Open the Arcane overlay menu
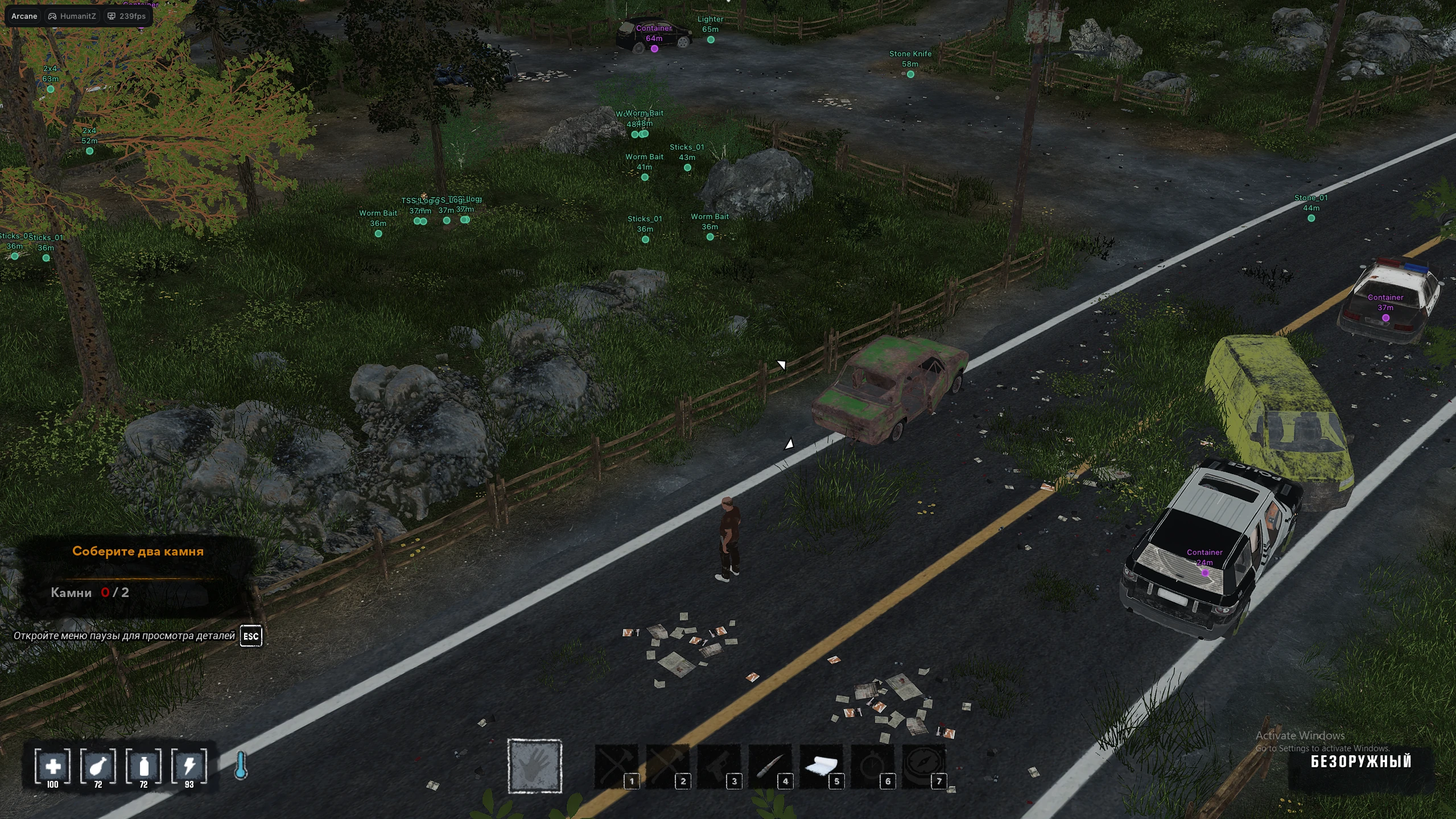 24,16
